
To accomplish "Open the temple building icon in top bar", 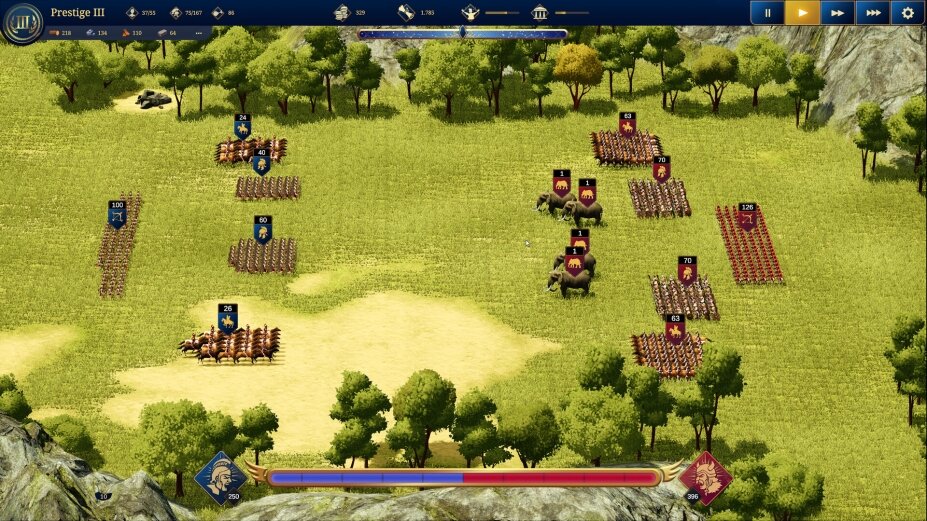I will coord(540,13).
